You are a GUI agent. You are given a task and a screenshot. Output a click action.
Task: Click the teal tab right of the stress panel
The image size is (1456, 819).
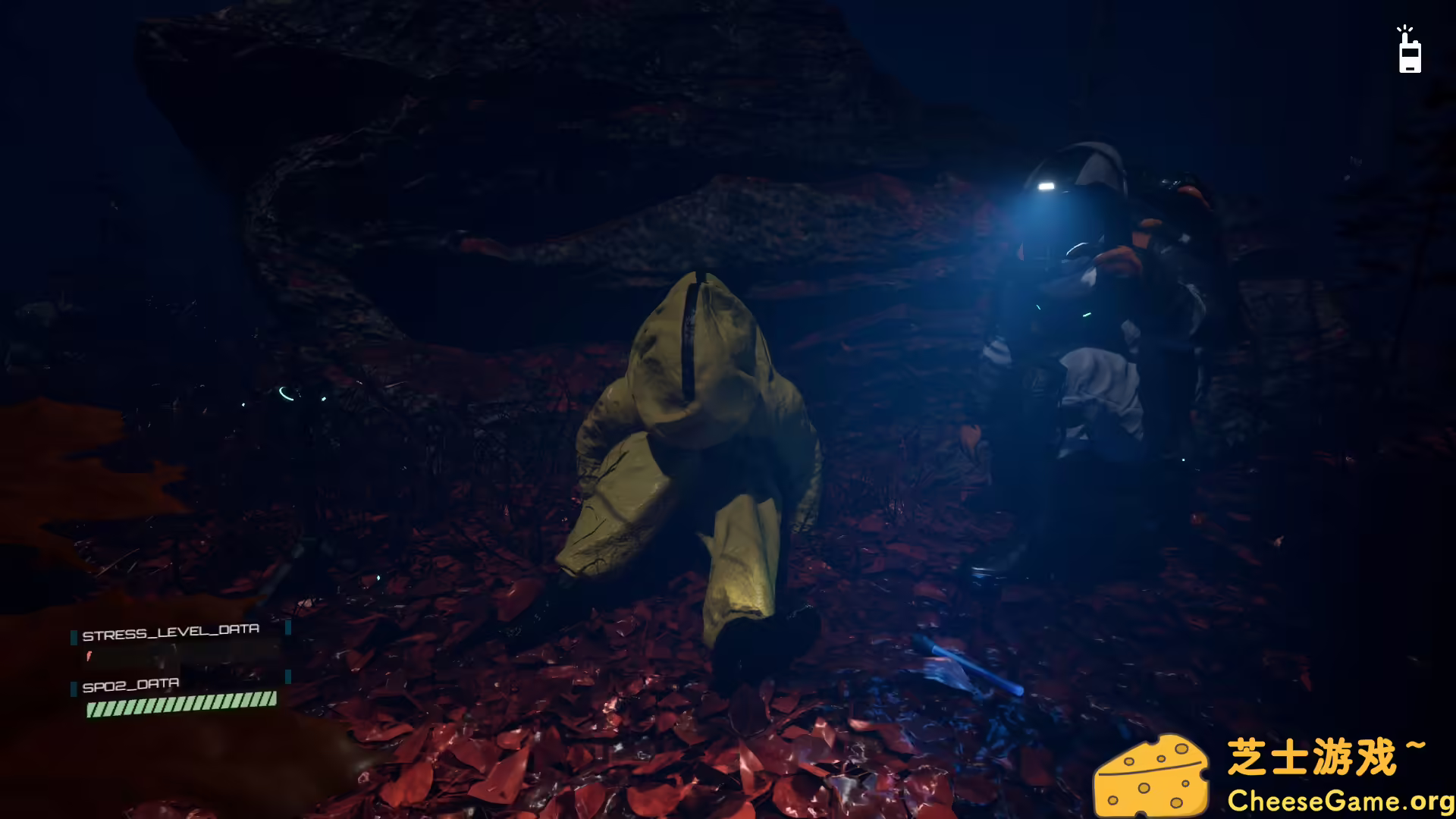point(289,629)
